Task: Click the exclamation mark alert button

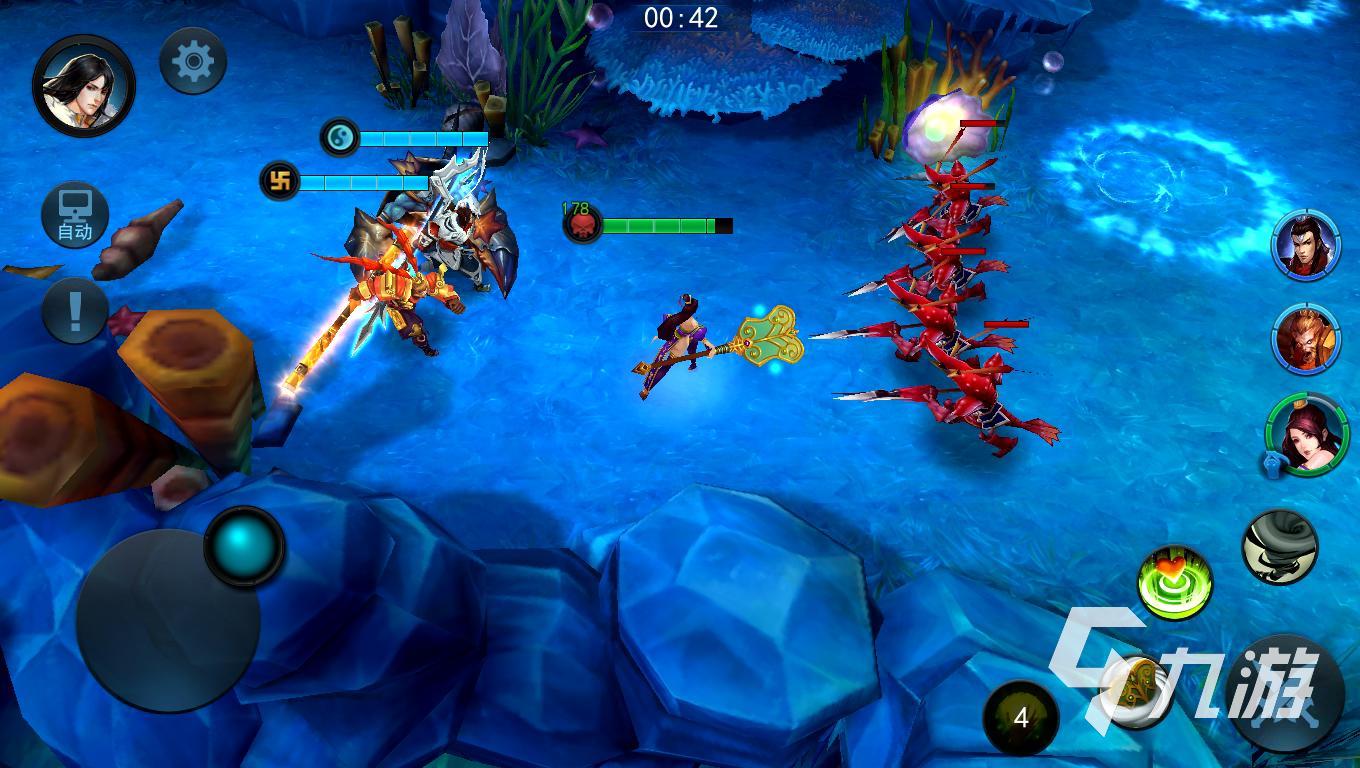Action: pos(75,310)
